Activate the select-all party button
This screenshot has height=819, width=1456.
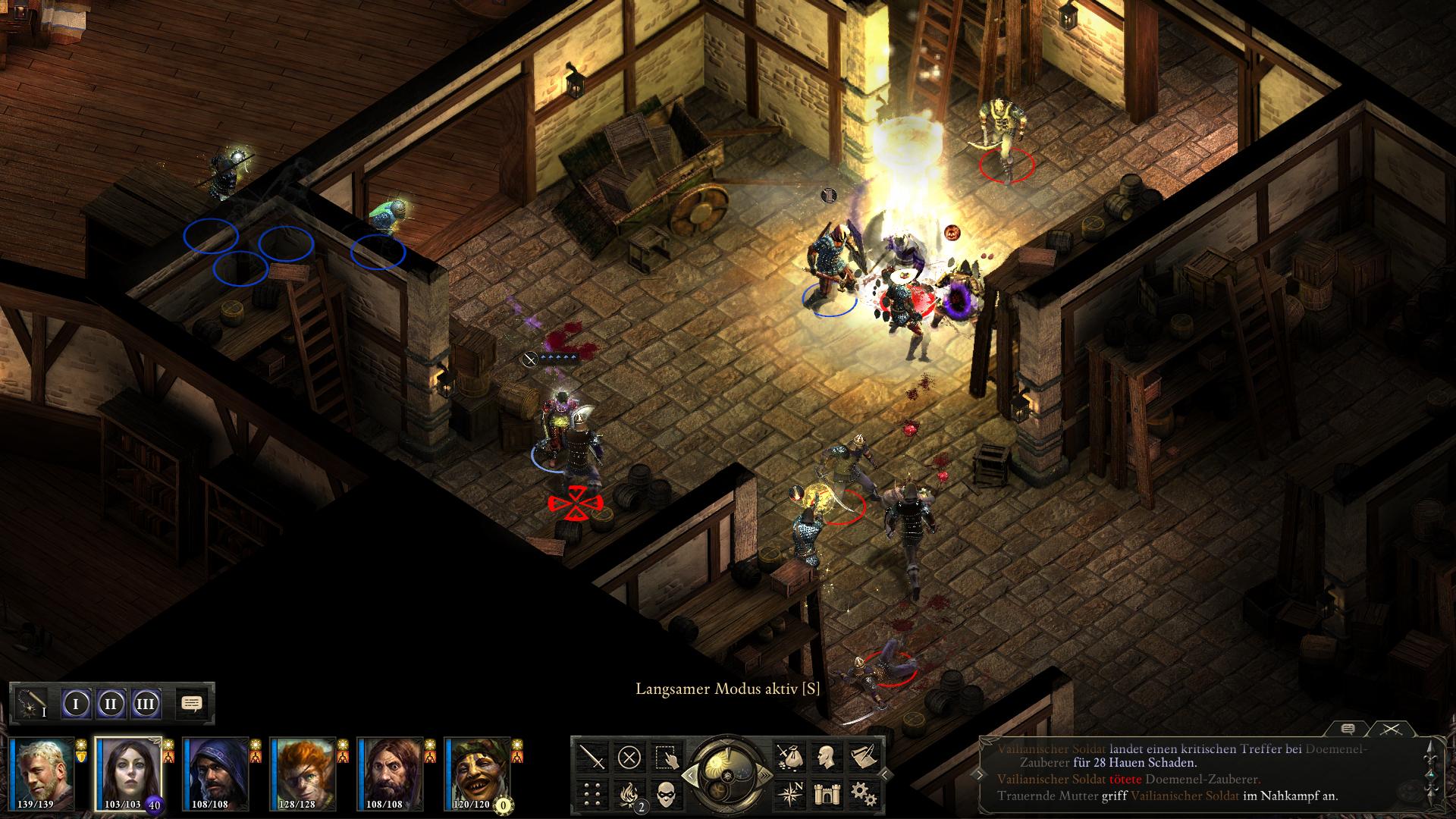[x=666, y=757]
